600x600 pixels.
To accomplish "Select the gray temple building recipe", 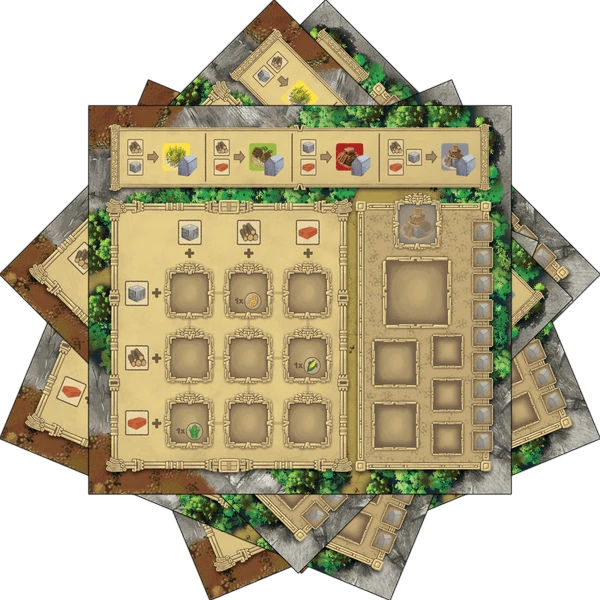I will coord(424,156).
